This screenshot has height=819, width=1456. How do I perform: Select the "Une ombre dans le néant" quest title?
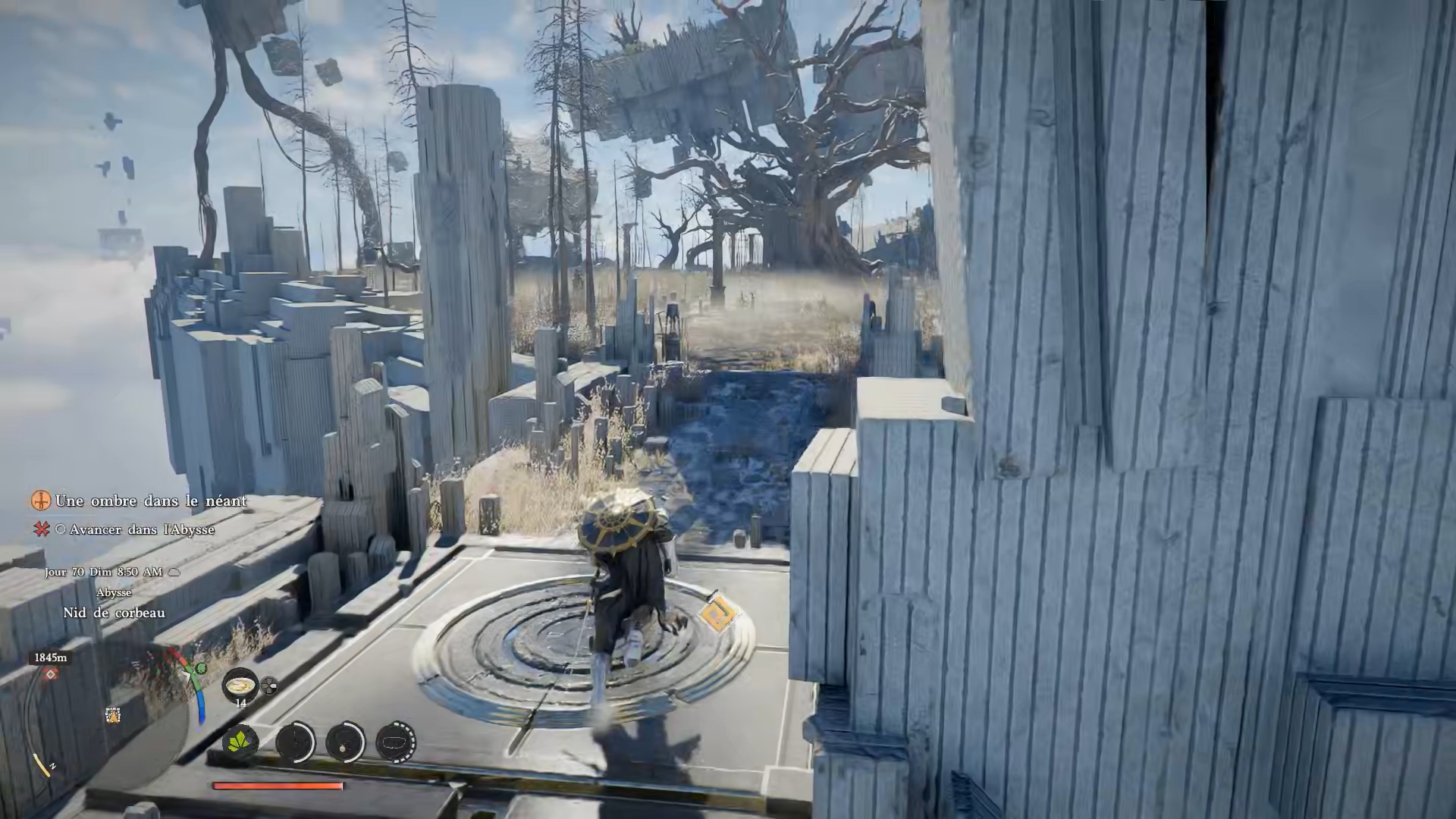(150, 501)
